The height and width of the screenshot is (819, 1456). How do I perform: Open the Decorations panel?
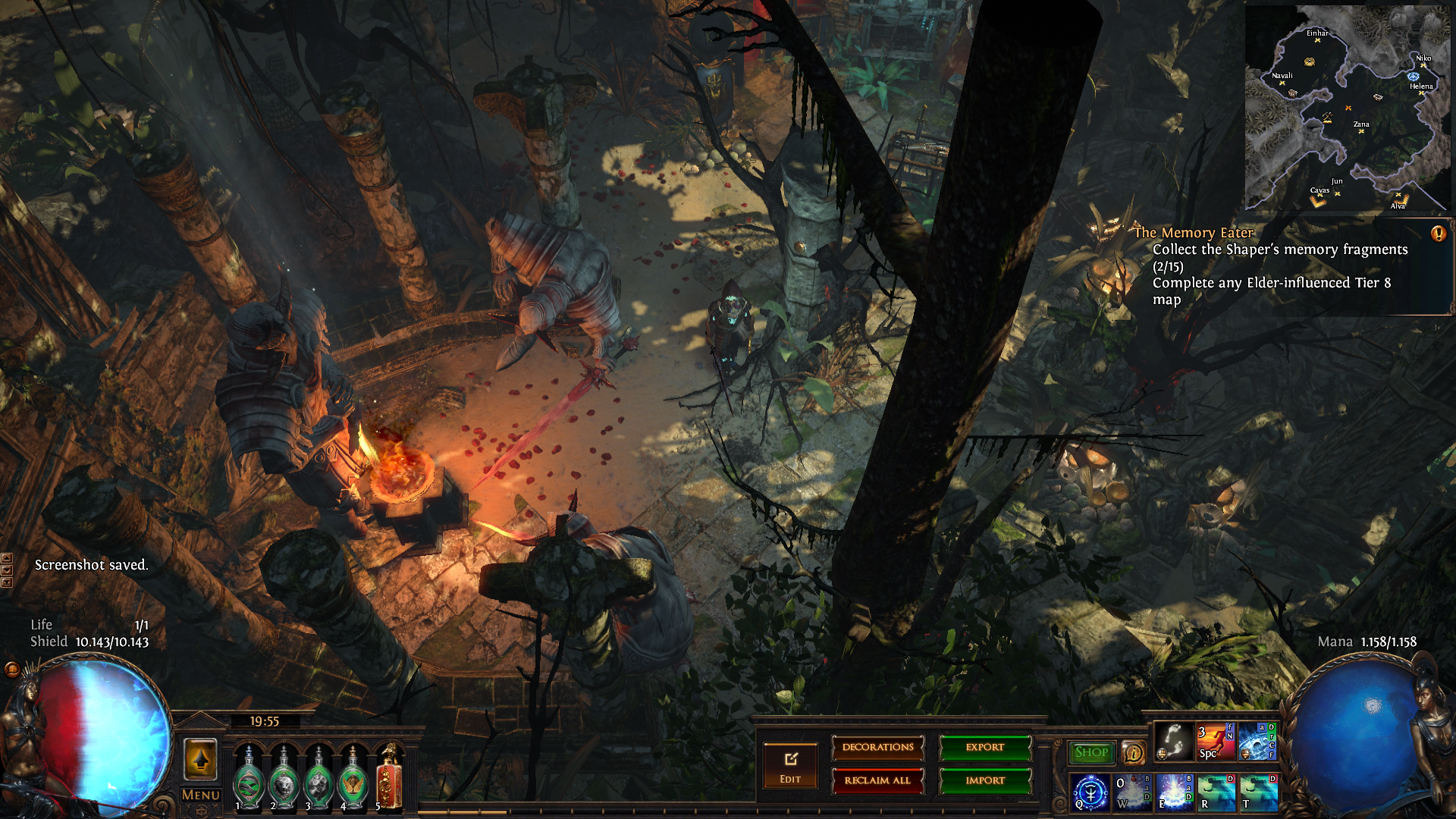click(x=877, y=748)
